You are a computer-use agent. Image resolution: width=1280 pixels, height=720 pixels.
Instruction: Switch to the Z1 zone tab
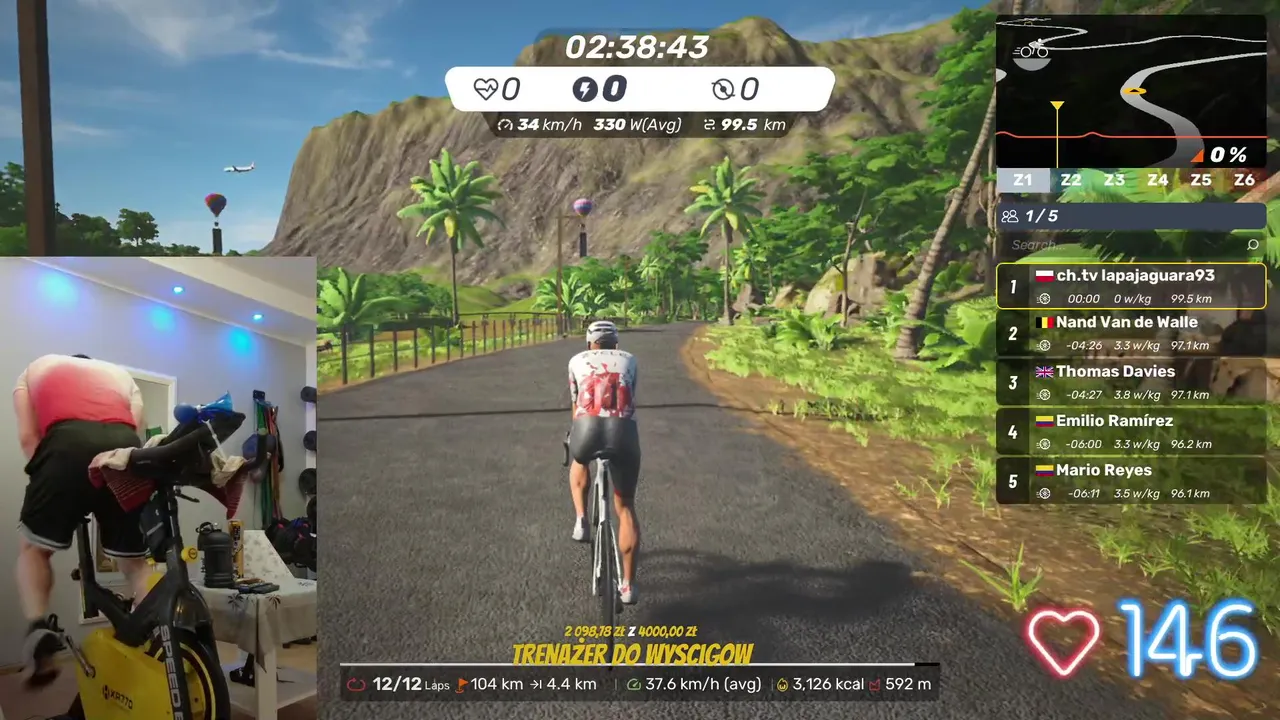[1022, 180]
